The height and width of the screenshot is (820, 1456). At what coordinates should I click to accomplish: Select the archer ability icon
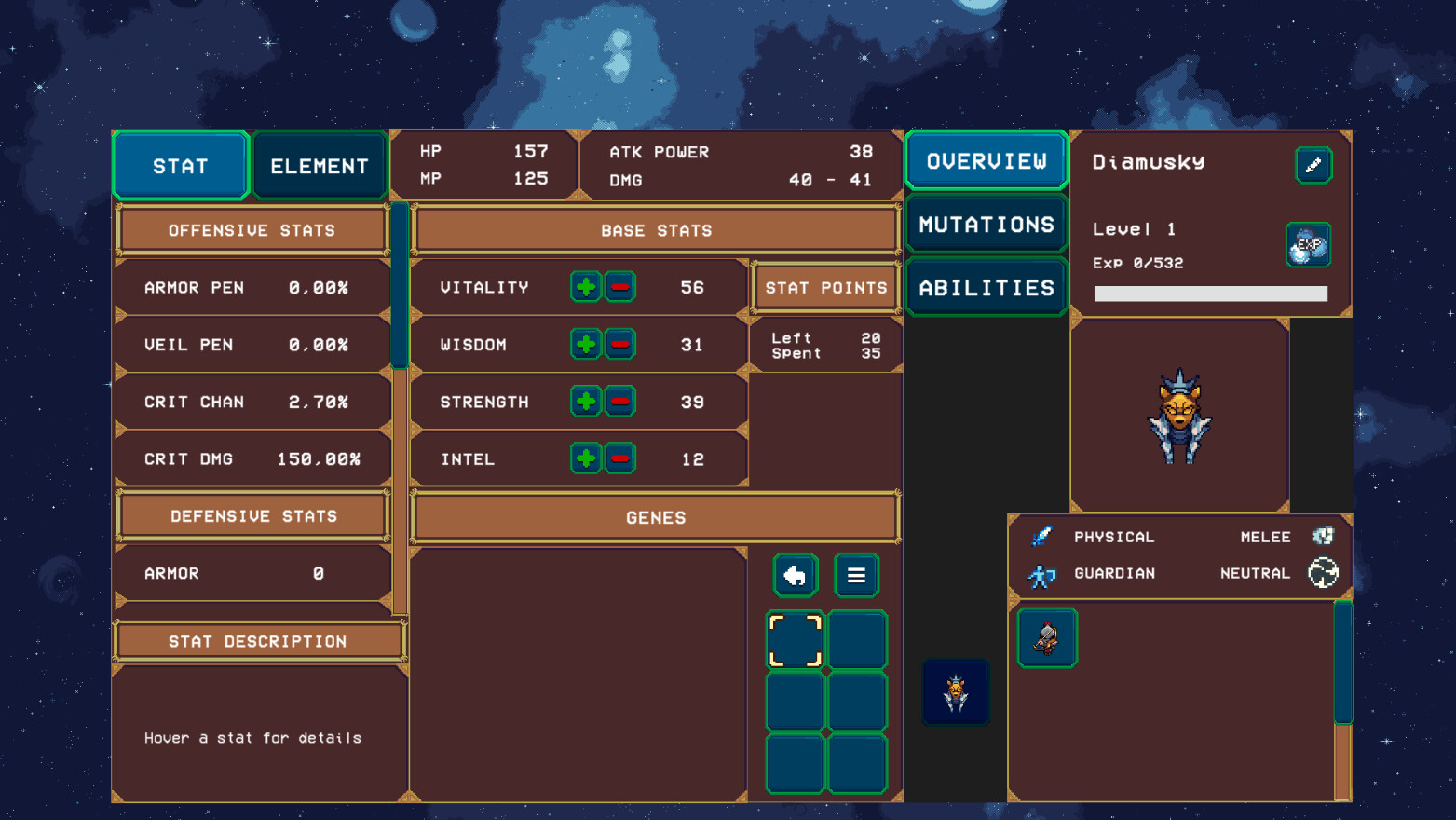tap(1046, 638)
